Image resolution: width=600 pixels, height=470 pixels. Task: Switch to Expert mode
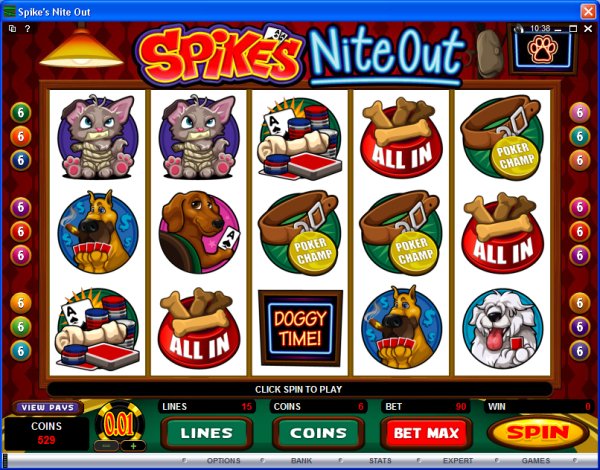coord(457,461)
